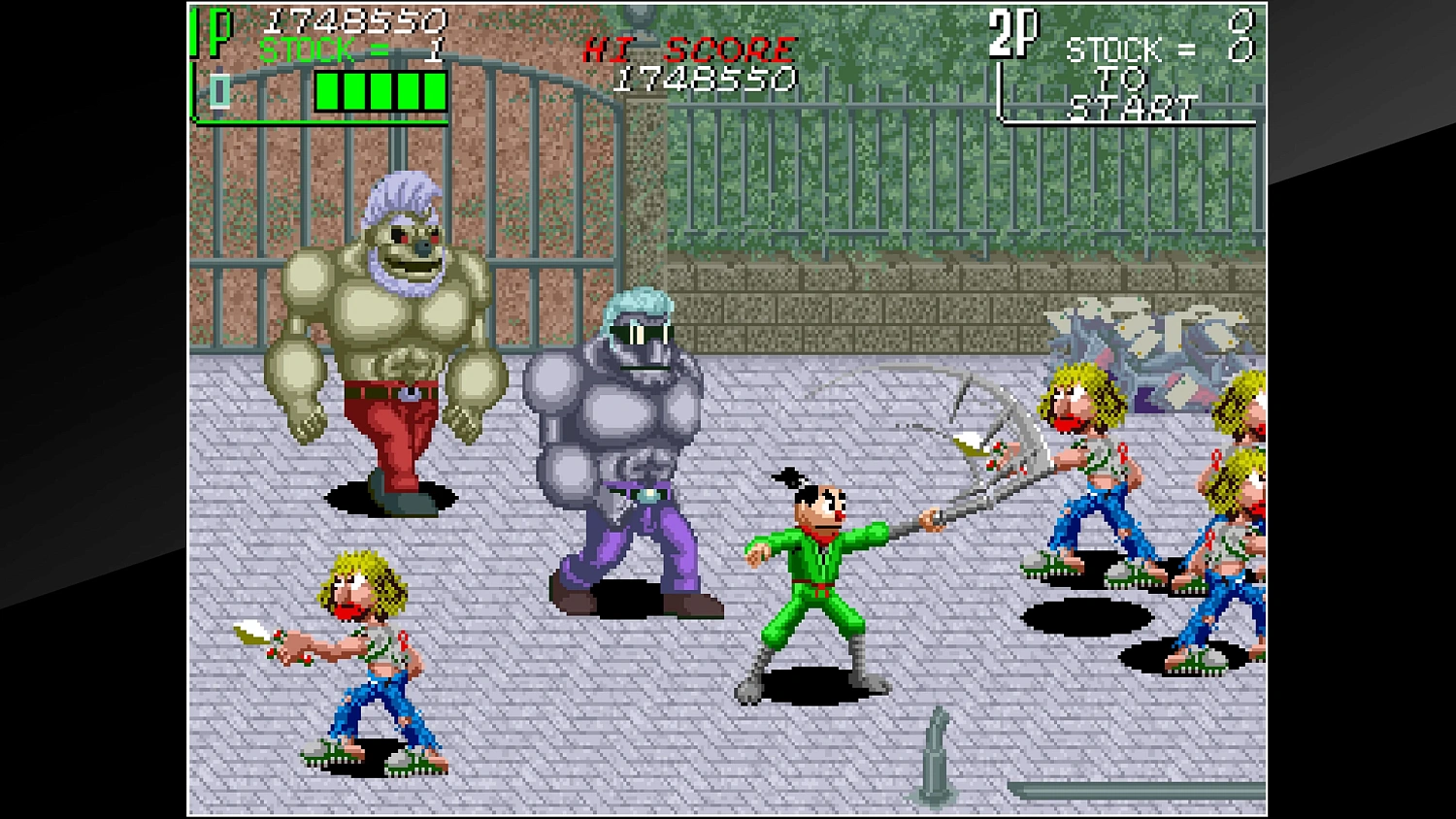Click the small blue item beside health bar
The height and width of the screenshot is (819, 1456).
[221, 92]
